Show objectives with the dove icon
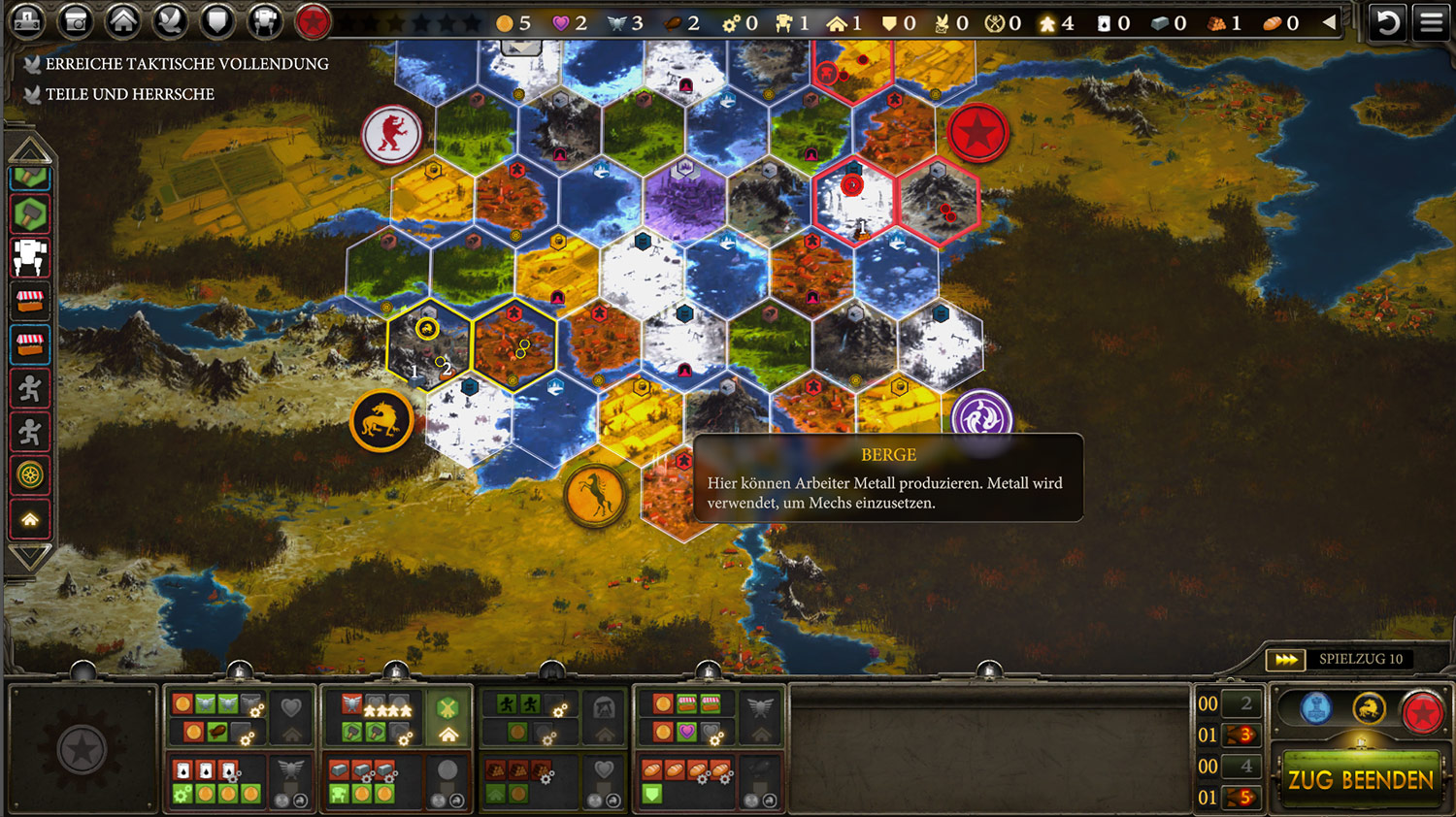1456x817 pixels. pyautogui.click(x=171, y=20)
